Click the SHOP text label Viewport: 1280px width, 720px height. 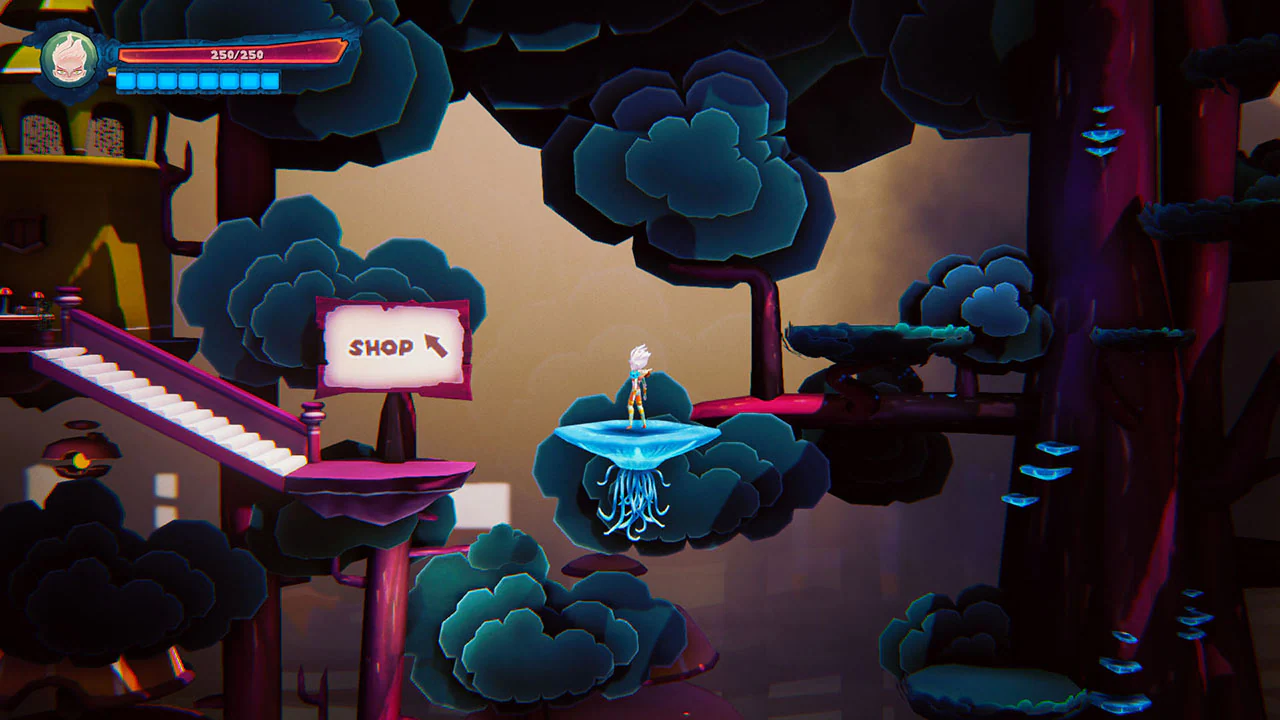click(380, 348)
